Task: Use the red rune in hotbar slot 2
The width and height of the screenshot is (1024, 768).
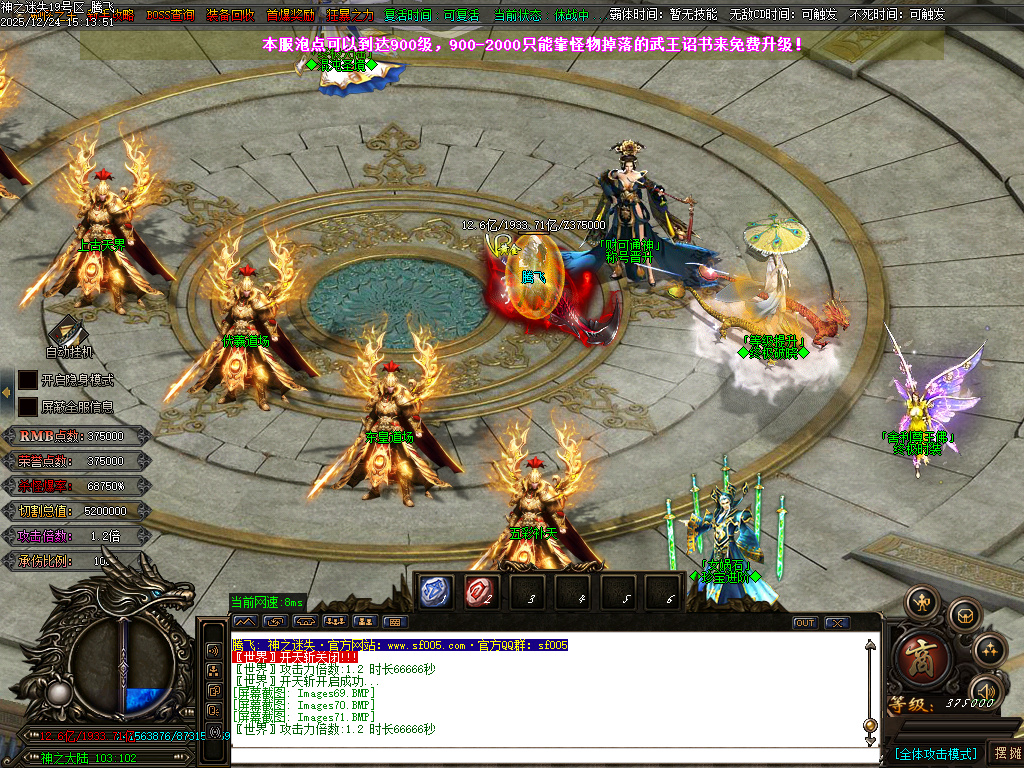Action: [481, 593]
